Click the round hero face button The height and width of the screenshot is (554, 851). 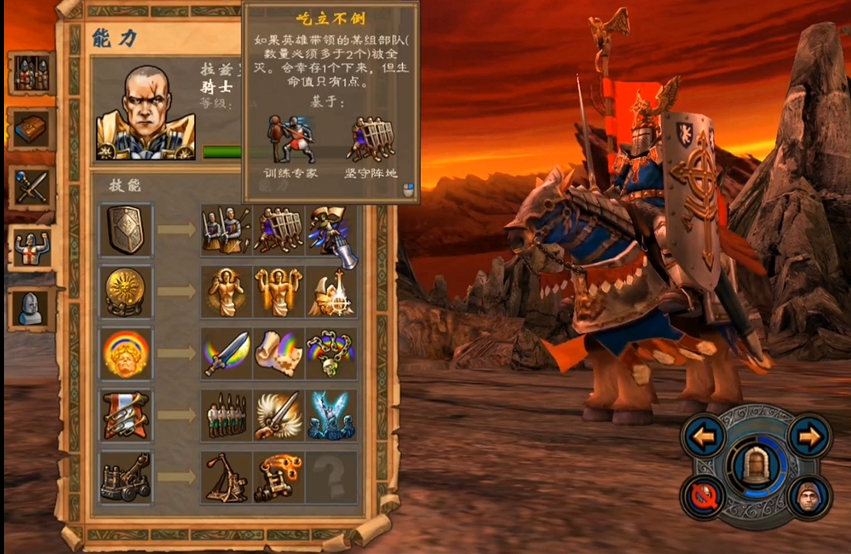(x=809, y=495)
